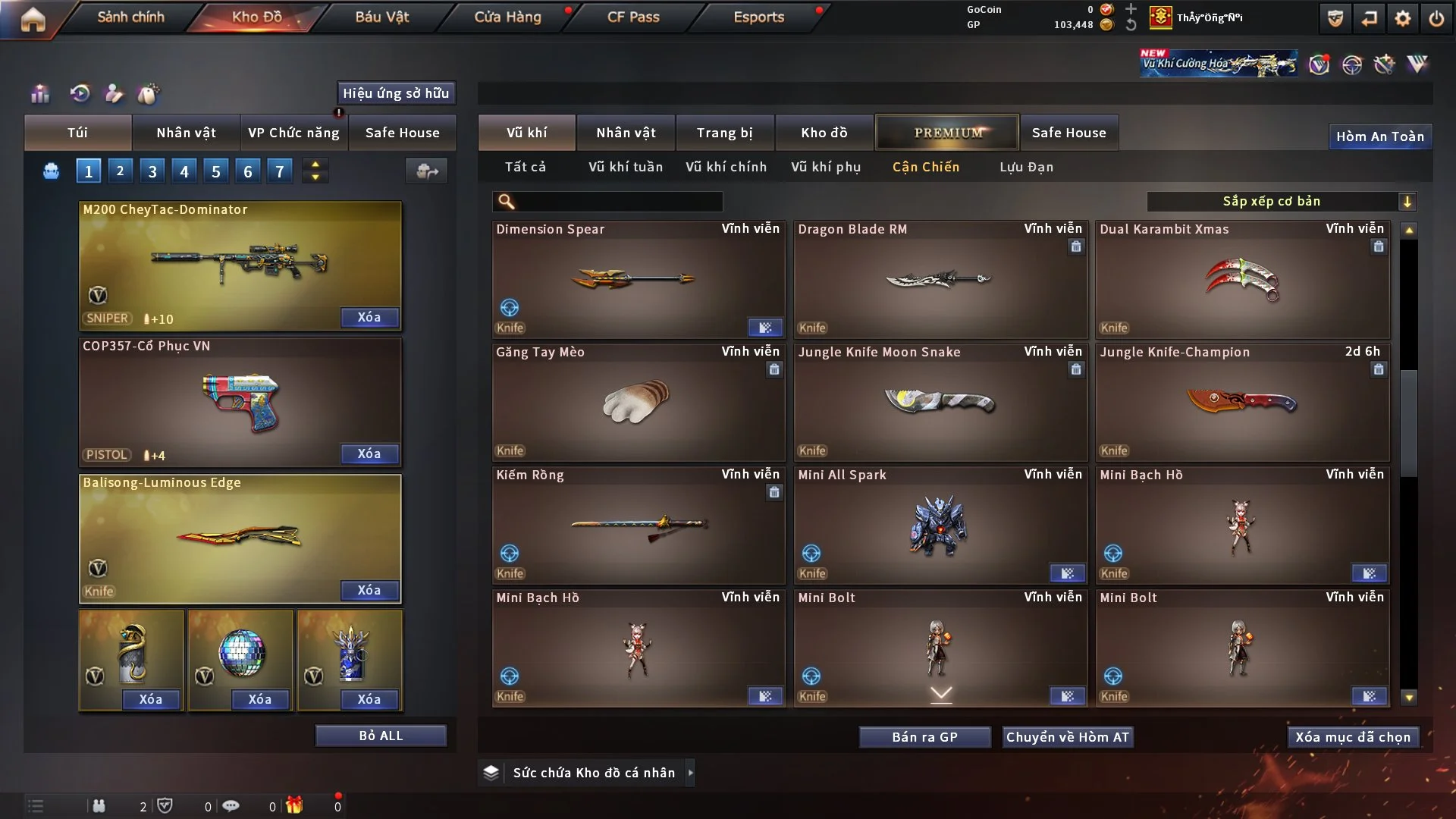Open the Cửa Hàng shop menu
The height and width of the screenshot is (819, 1456).
point(507,17)
